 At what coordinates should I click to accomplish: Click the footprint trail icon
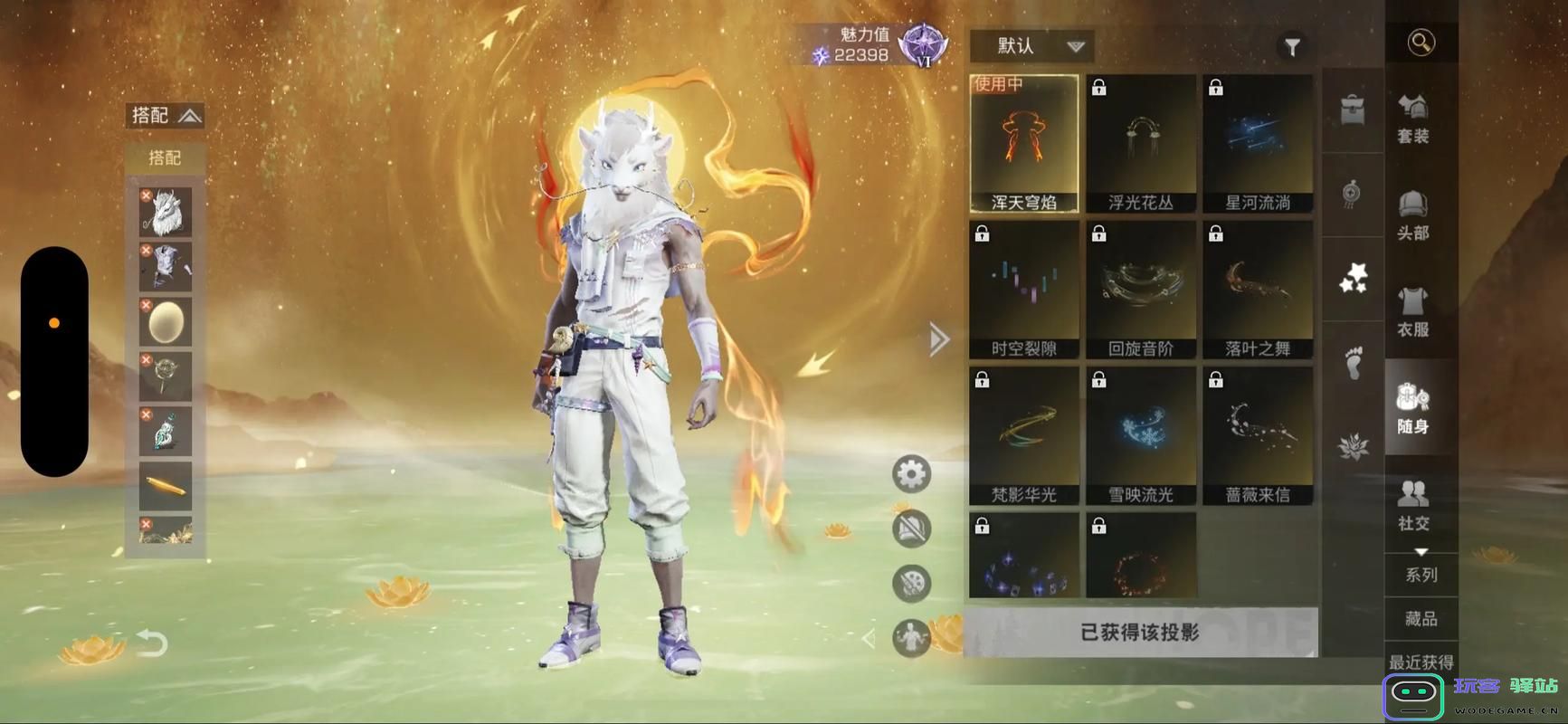click(x=1352, y=367)
